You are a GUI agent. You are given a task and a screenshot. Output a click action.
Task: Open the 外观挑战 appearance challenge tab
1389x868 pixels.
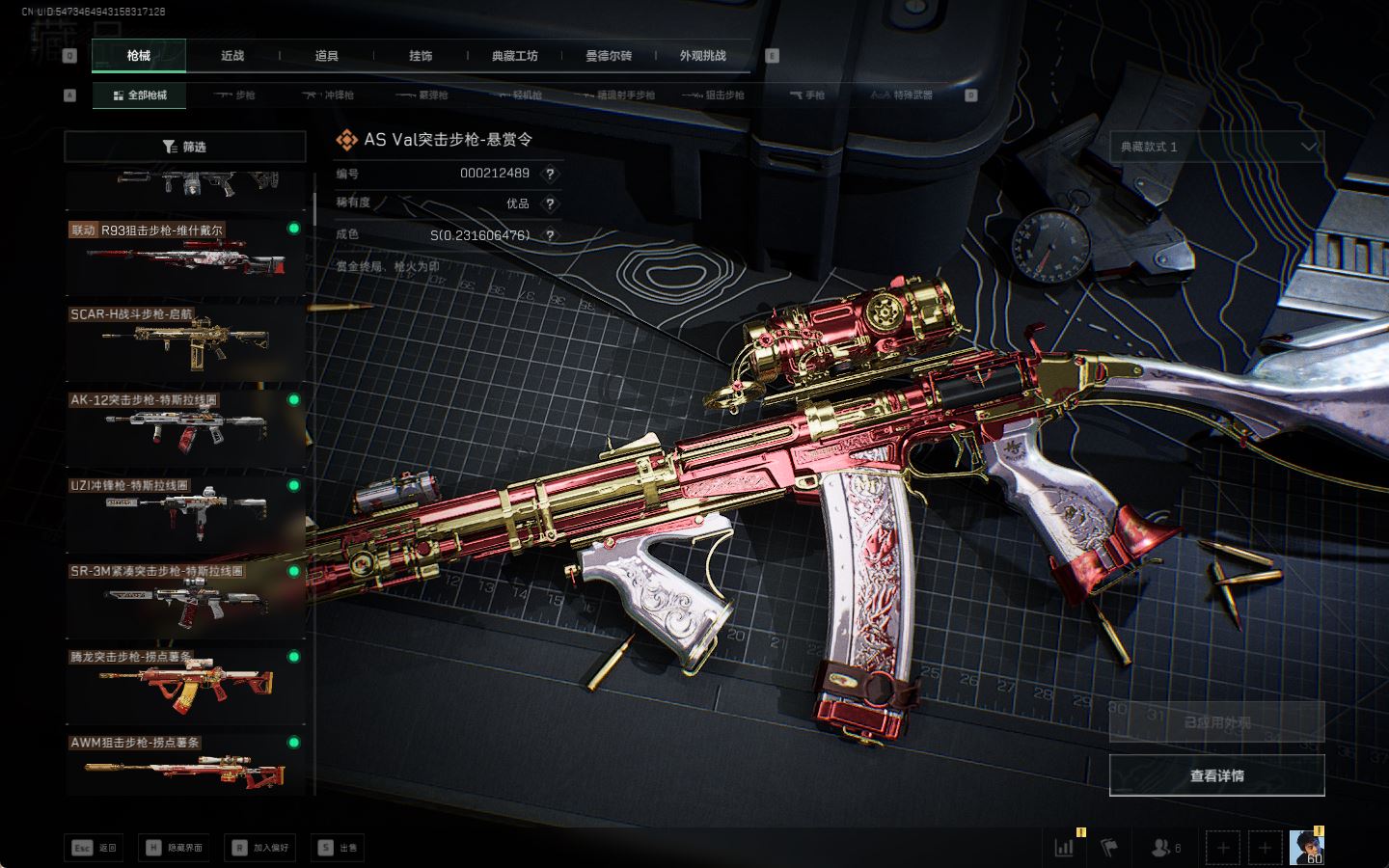click(702, 56)
